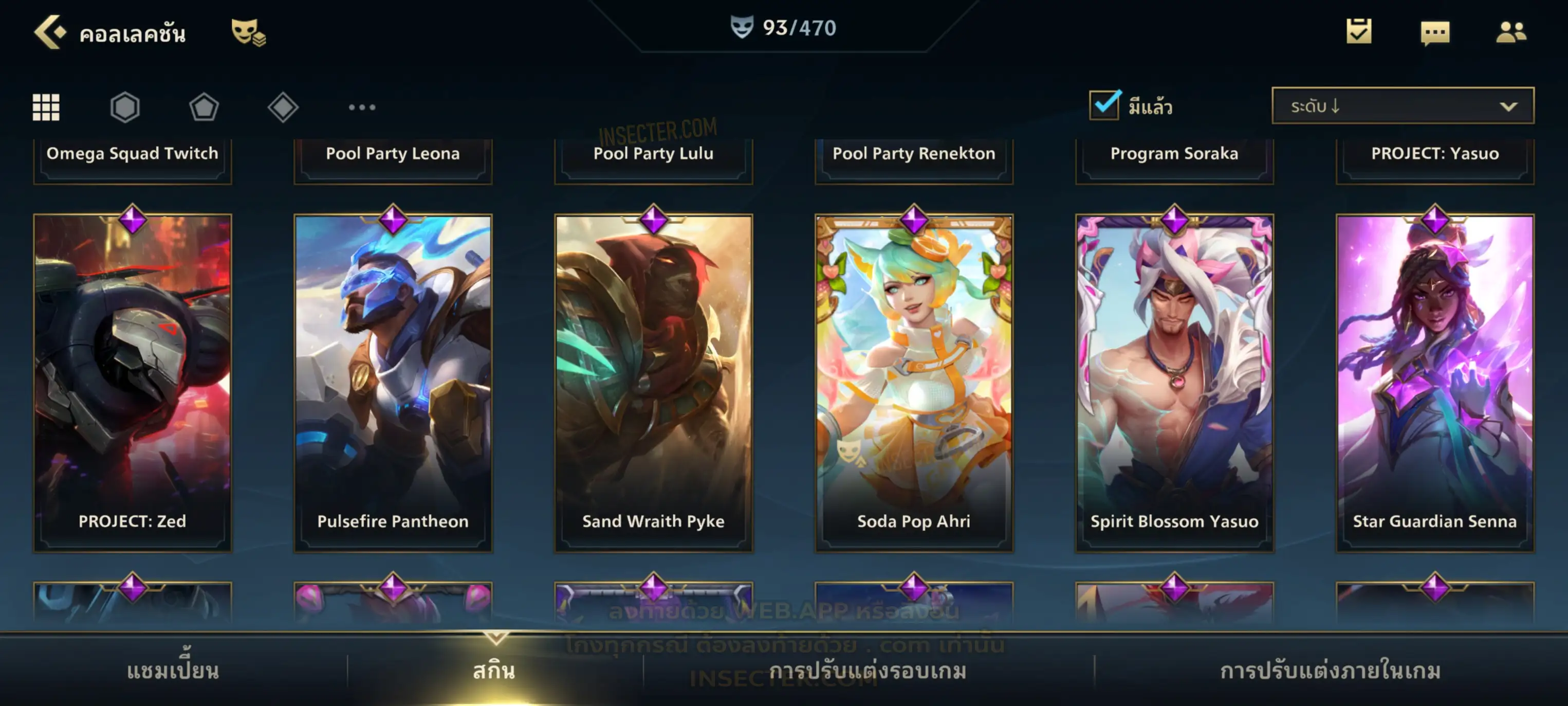Image resolution: width=1568 pixels, height=706 pixels.
Task: Open the mask and coins icon
Action: click(248, 32)
